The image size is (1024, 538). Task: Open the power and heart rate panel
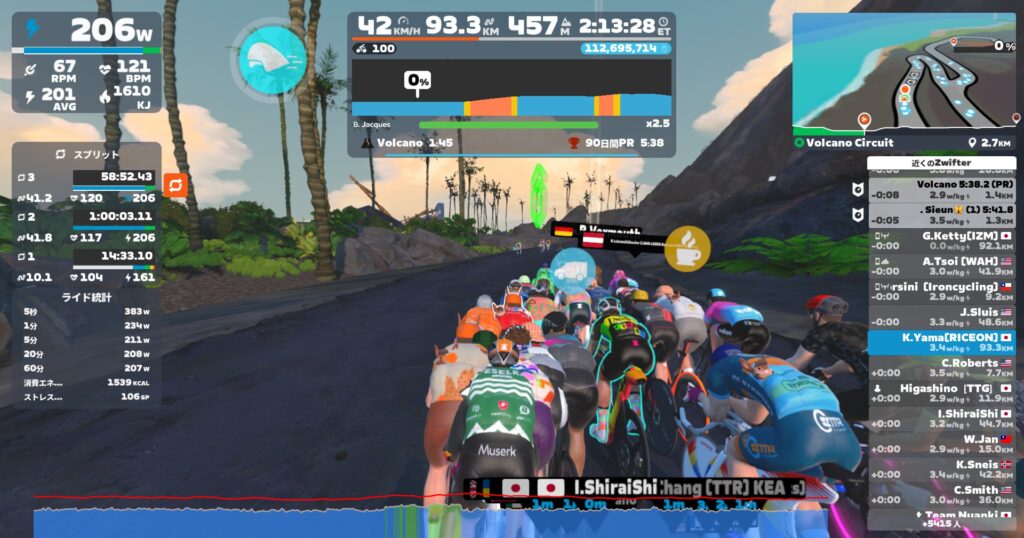pyautogui.click(x=86, y=62)
